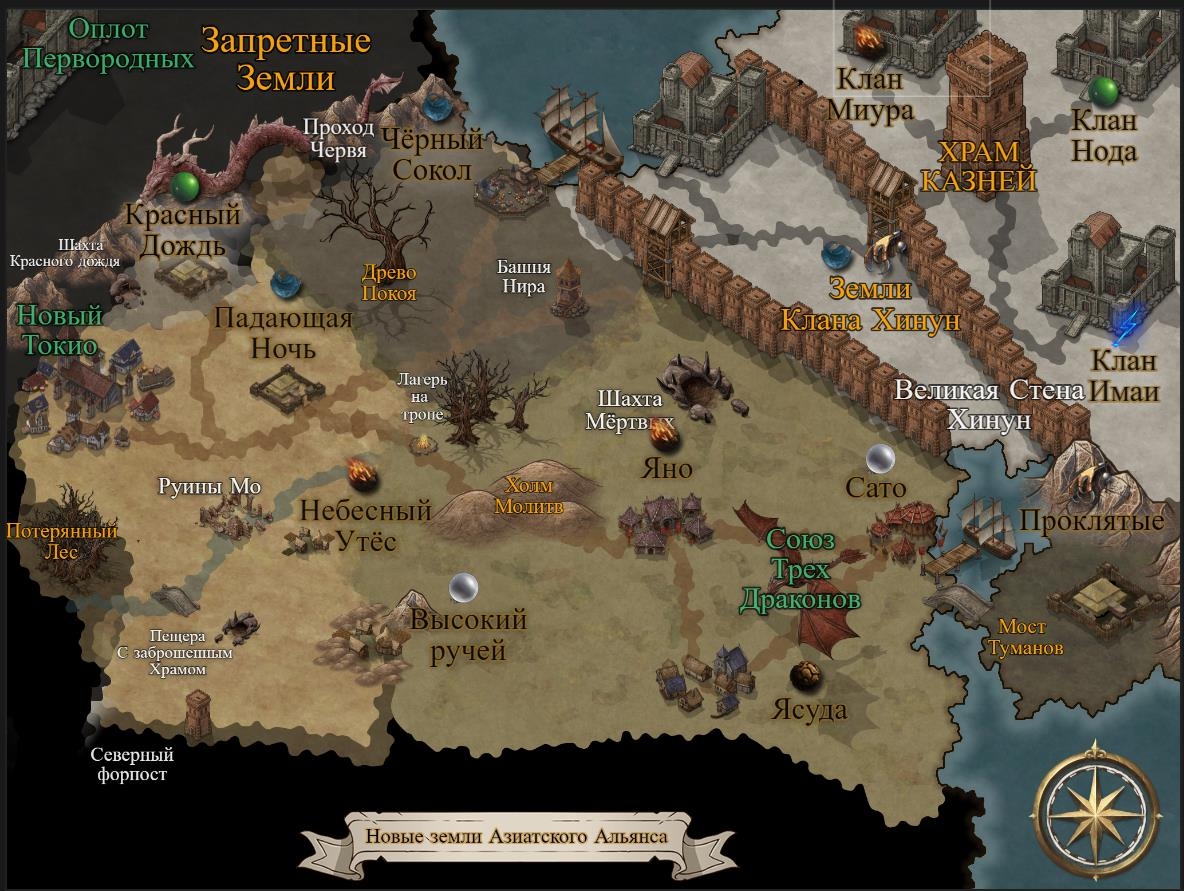
Task: Select the Земли Клана Хинун blue orb
Action: tap(836, 256)
